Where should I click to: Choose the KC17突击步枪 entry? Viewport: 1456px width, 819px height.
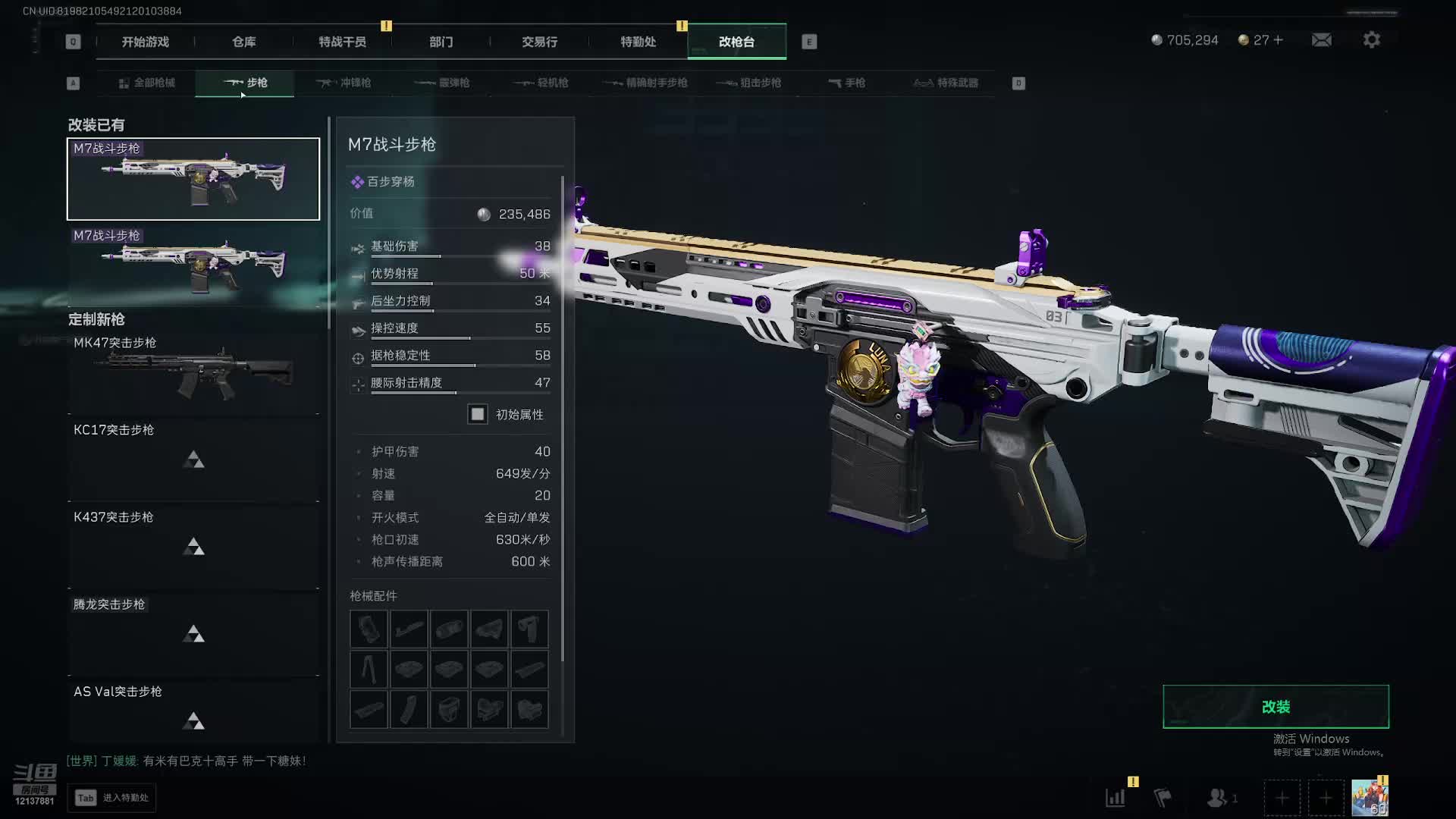tap(193, 459)
